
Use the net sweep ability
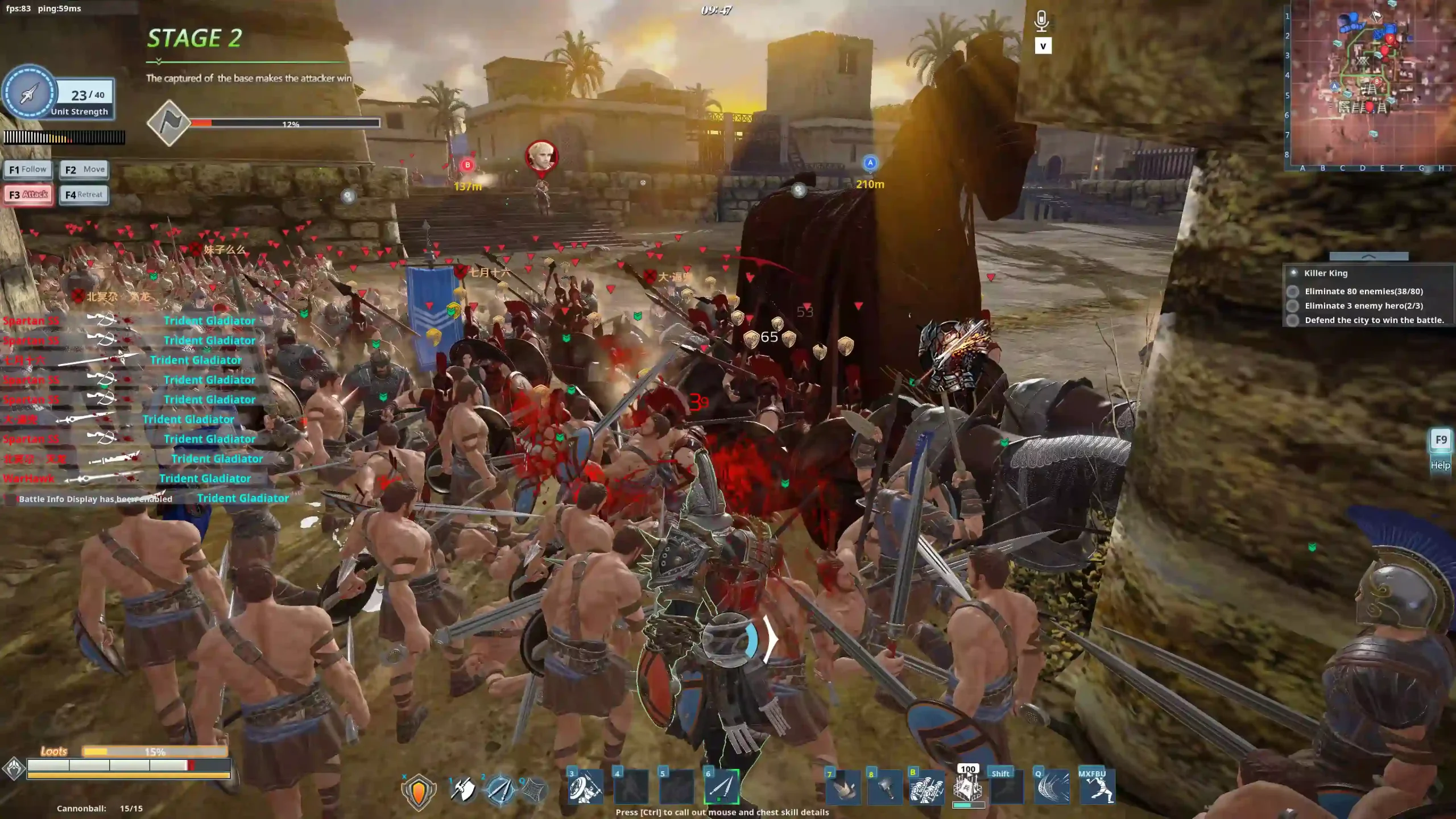click(x=1052, y=788)
